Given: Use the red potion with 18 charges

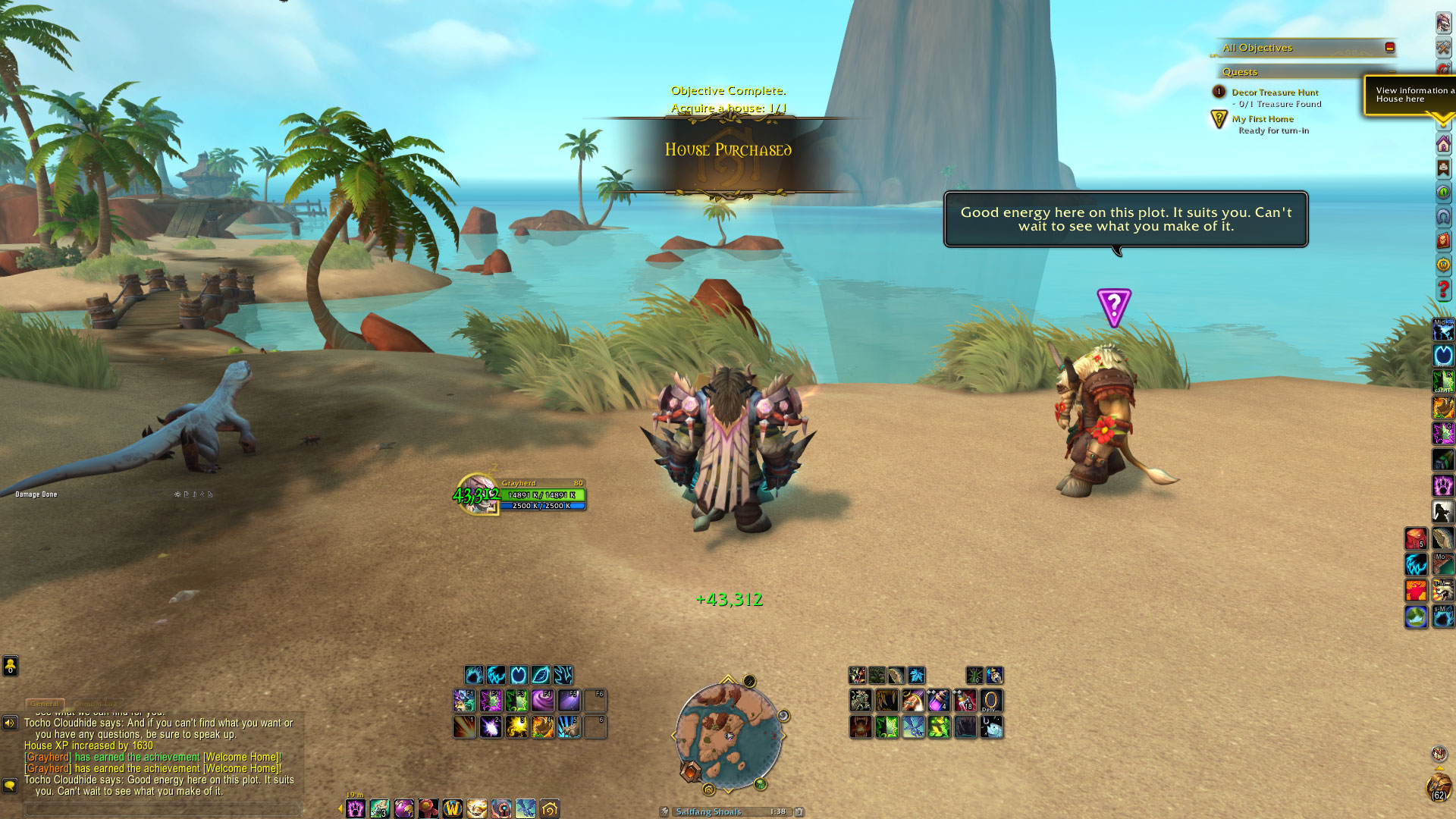Looking at the screenshot, I should coord(965,700).
